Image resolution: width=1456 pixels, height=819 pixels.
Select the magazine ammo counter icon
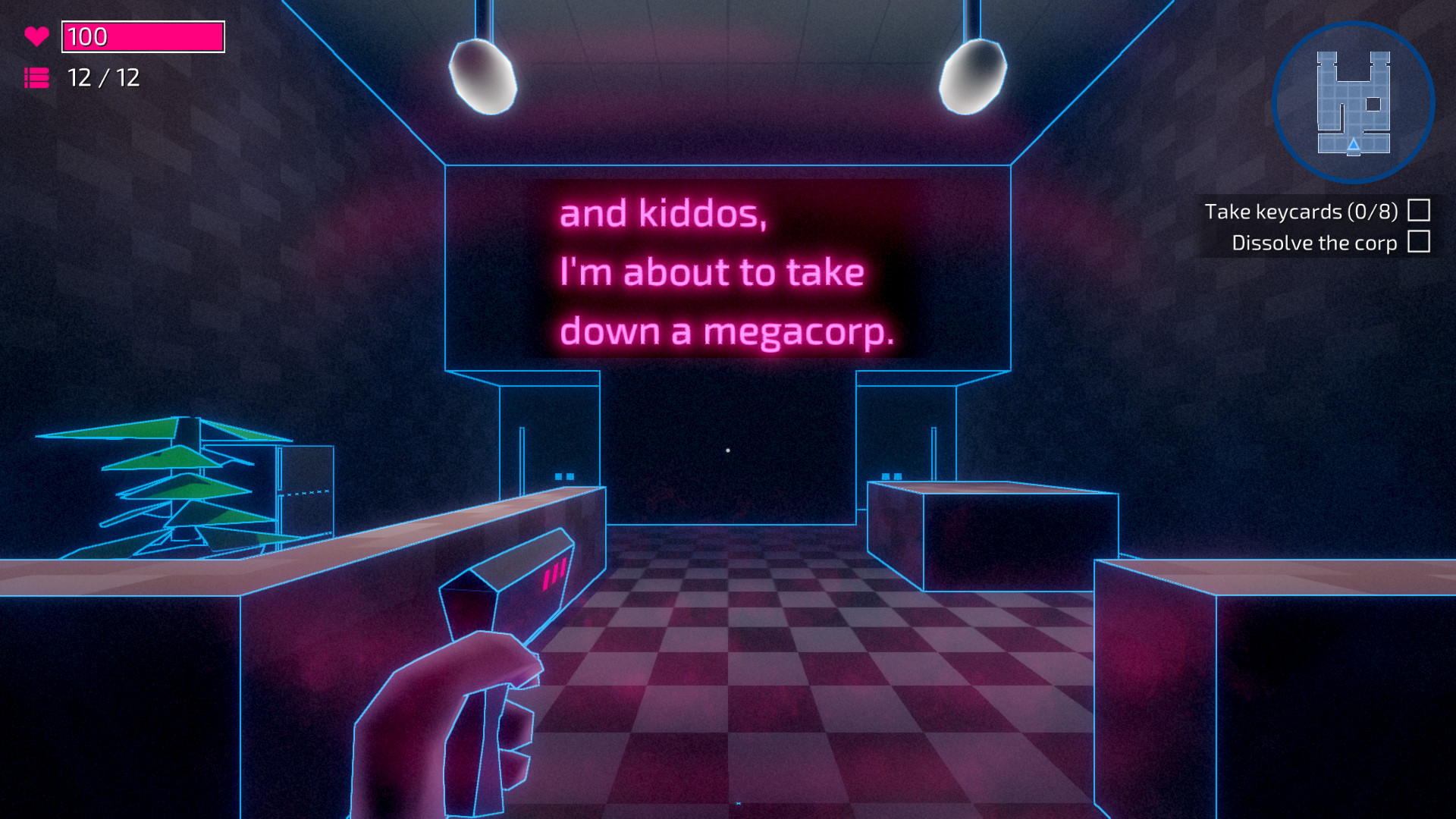(x=36, y=78)
